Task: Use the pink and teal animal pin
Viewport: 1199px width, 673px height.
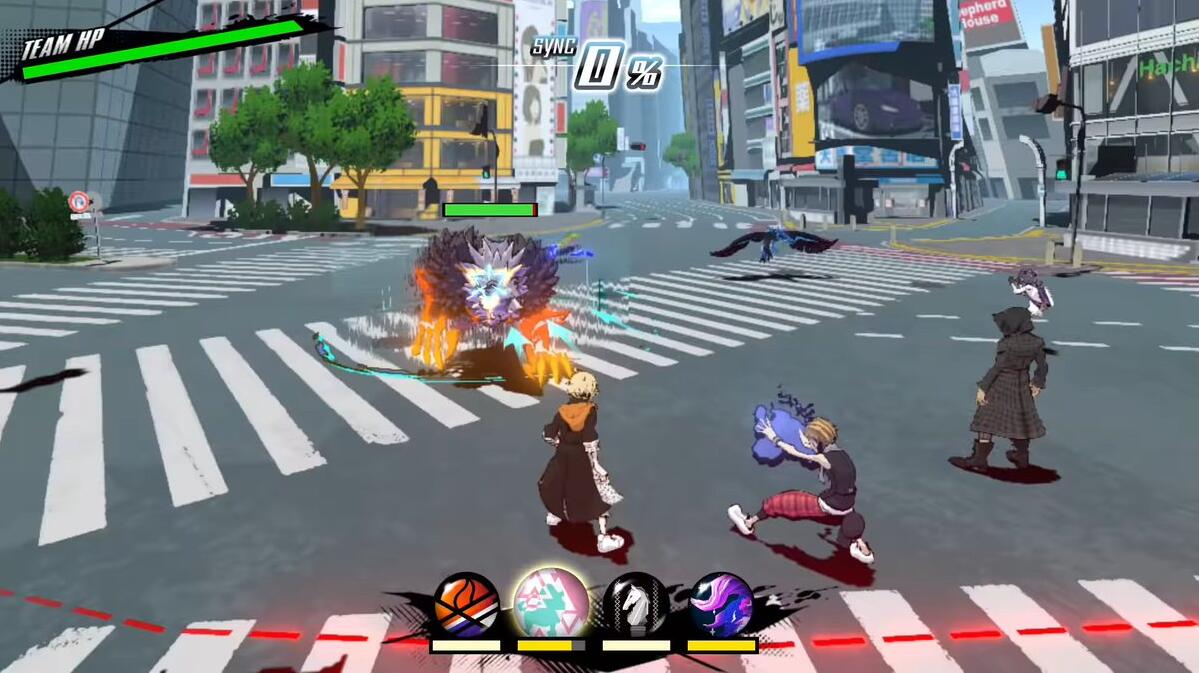Action: tap(551, 602)
